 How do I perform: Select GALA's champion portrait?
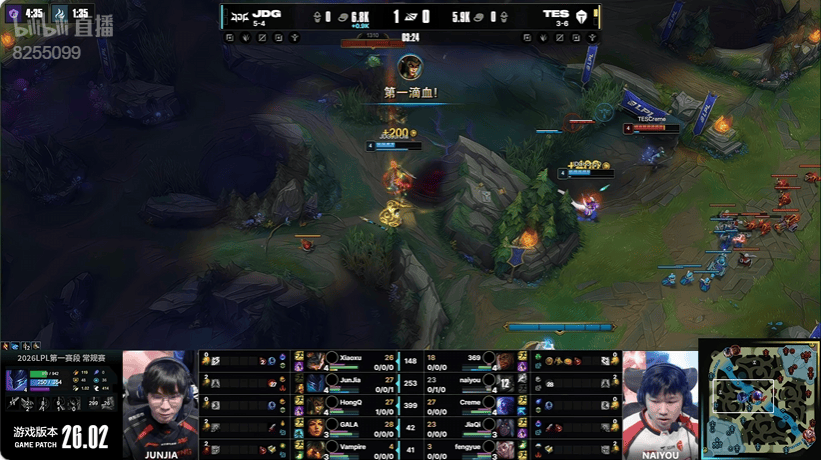click(x=315, y=425)
